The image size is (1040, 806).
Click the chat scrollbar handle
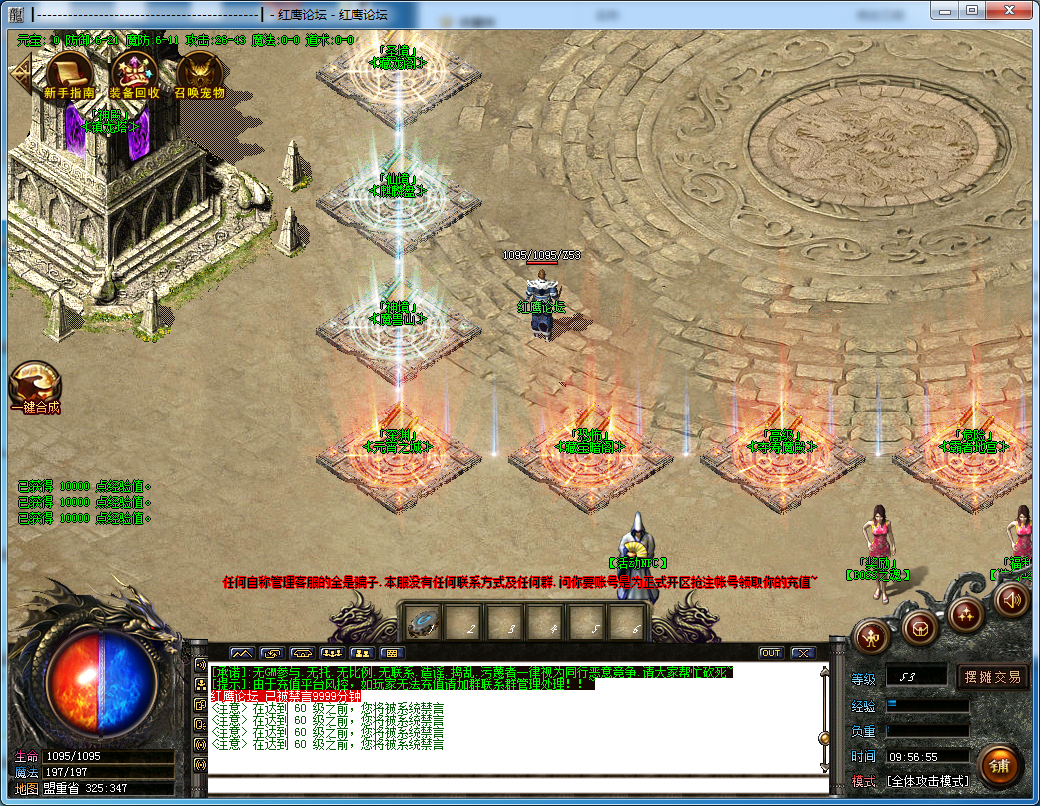[x=824, y=738]
